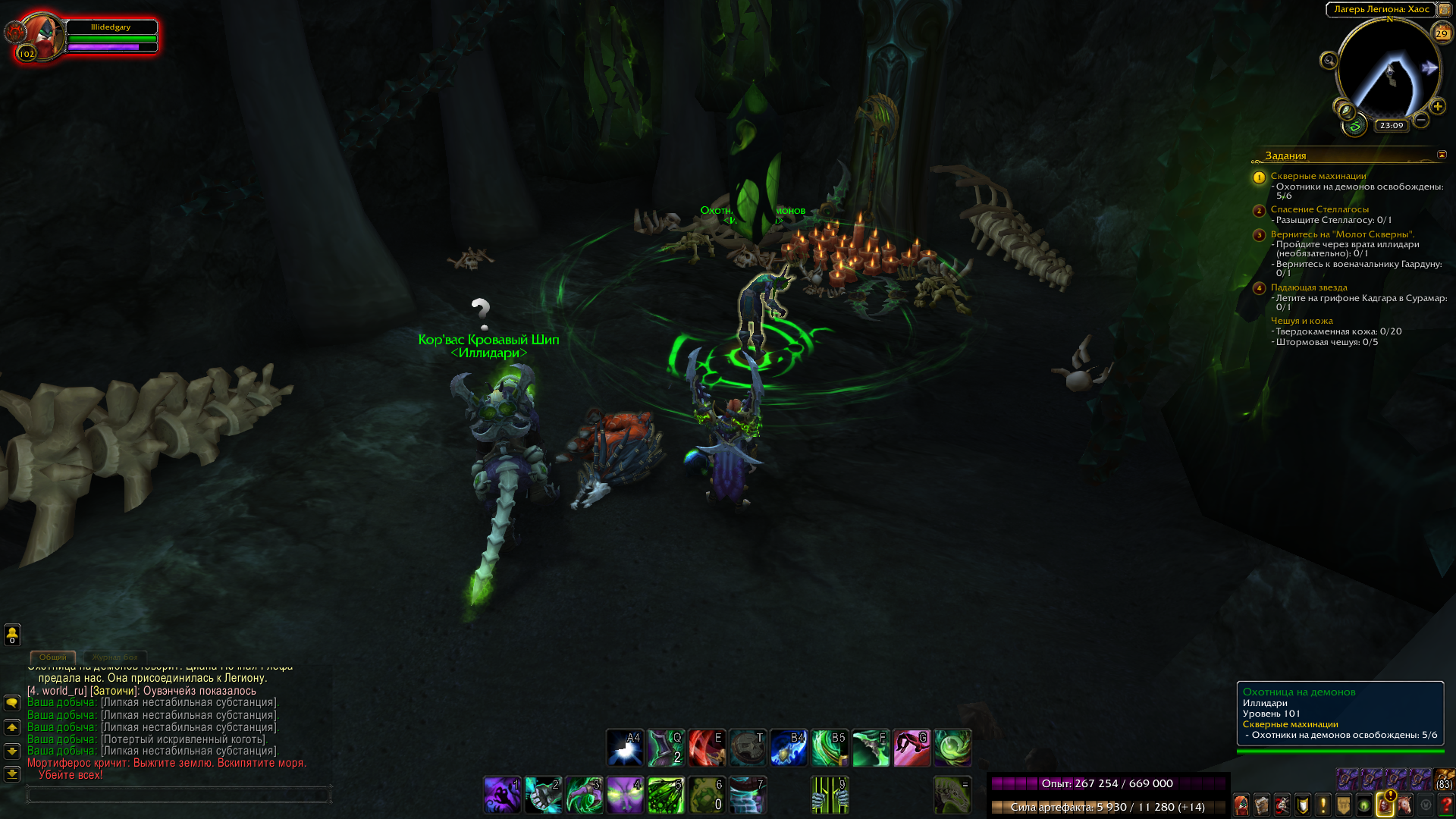Screen dimensions: 1456x819
Task: Collapse the Задания quest tracker
Action: pyautogui.click(x=1442, y=155)
